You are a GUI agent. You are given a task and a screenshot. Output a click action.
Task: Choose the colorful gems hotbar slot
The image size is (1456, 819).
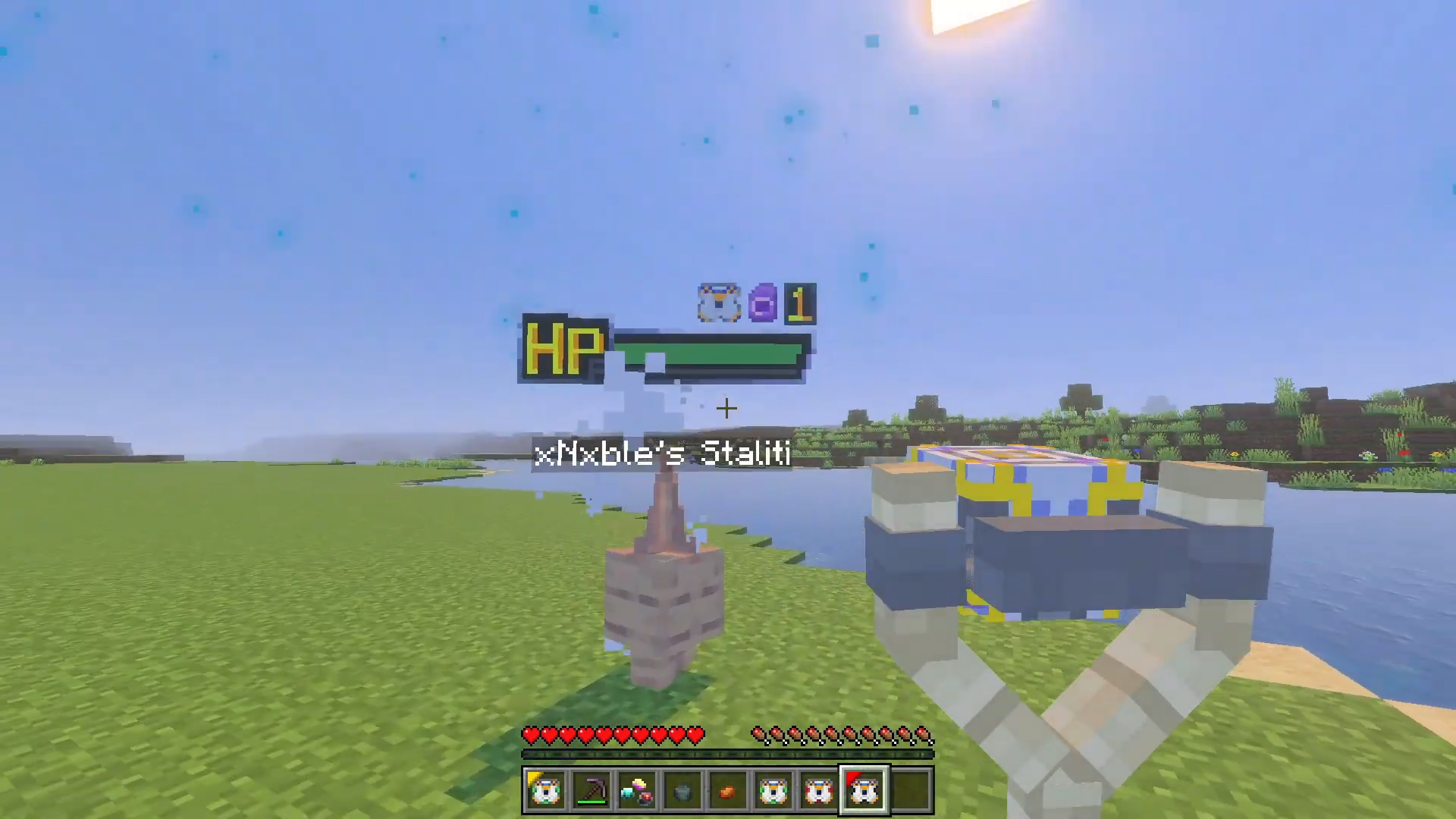coord(636,791)
